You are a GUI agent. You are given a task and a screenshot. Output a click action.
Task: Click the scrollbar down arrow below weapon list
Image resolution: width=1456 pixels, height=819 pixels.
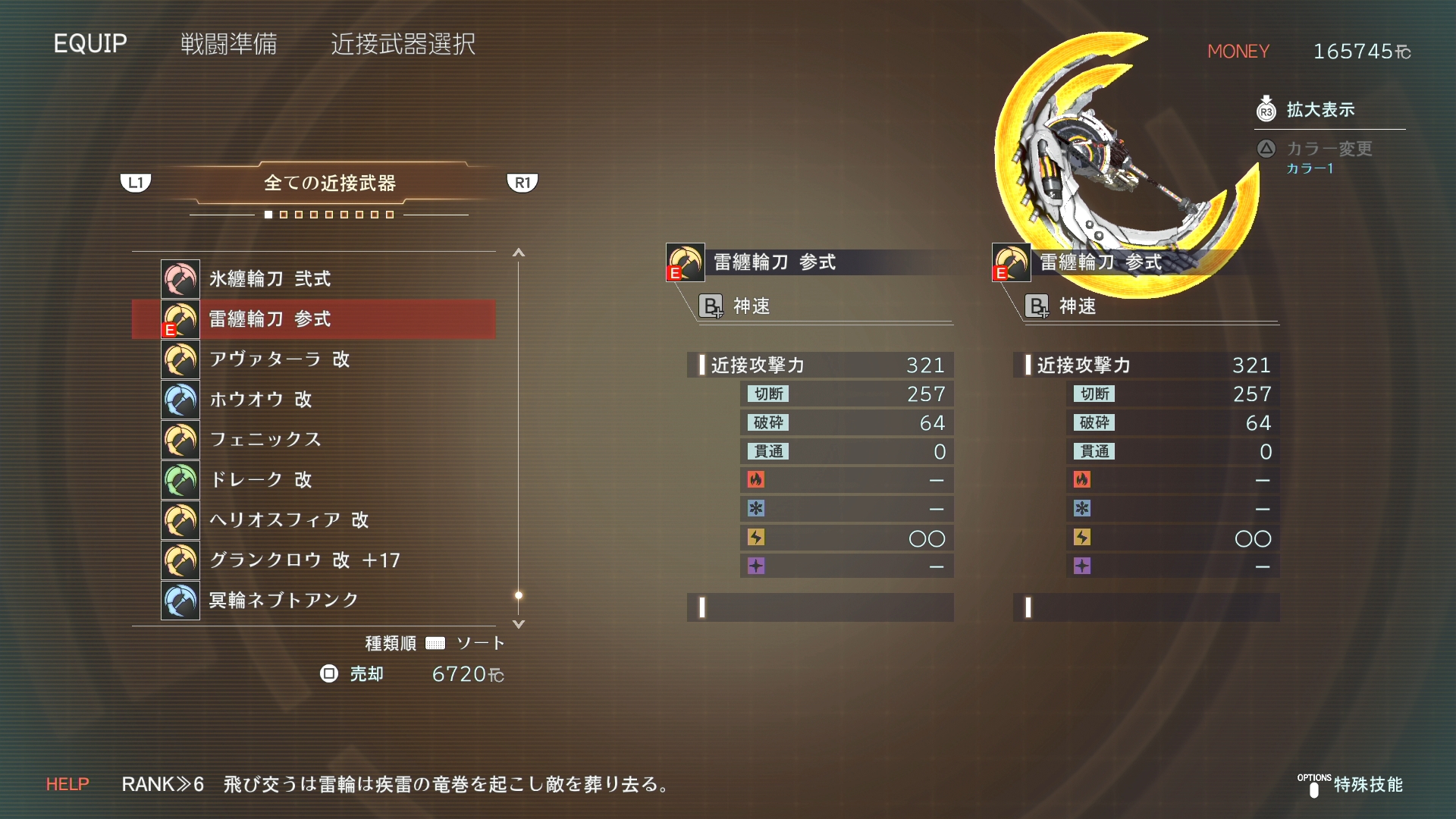(519, 623)
